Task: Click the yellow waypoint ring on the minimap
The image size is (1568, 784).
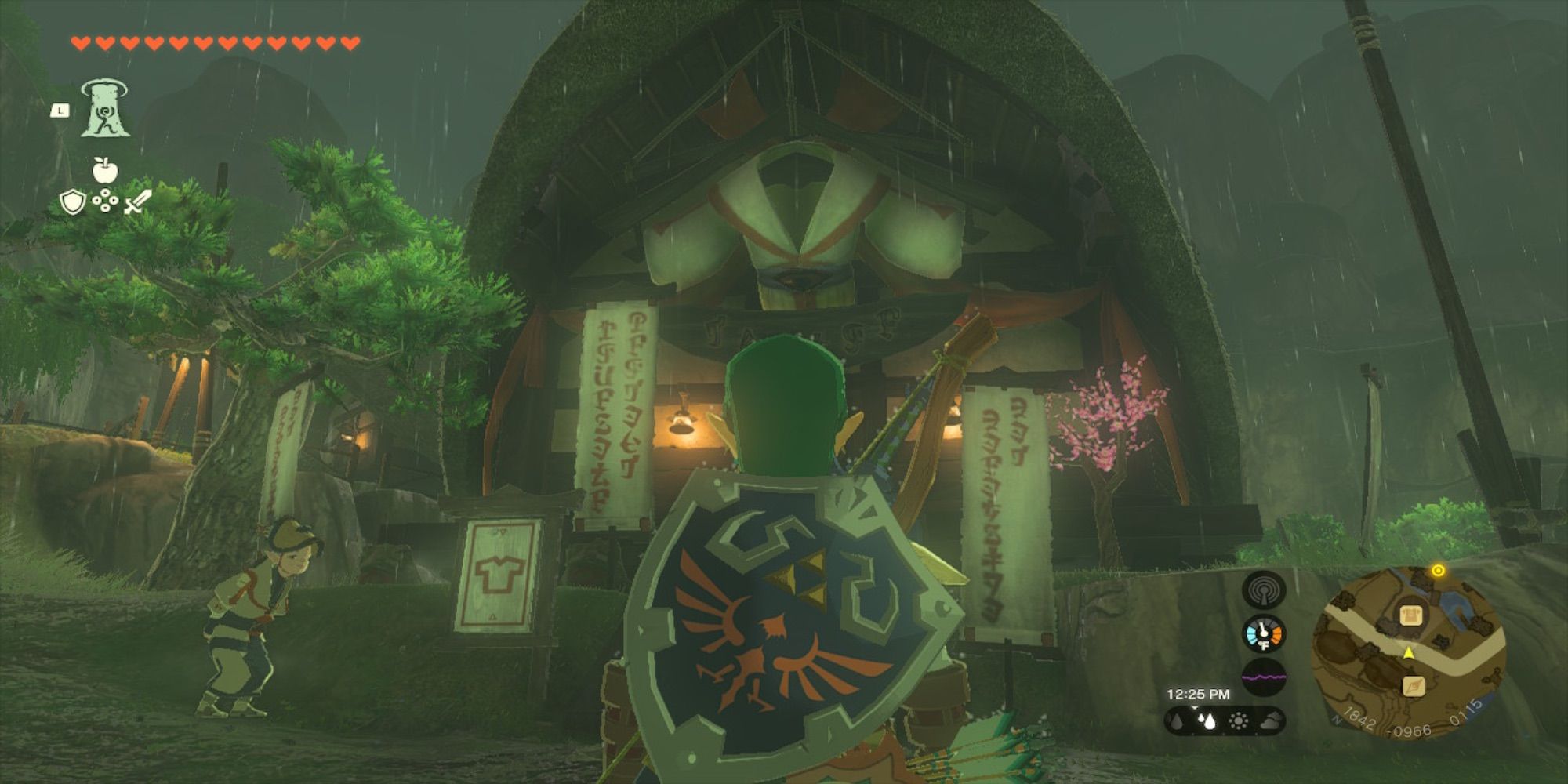Action: [x=1439, y=570]
